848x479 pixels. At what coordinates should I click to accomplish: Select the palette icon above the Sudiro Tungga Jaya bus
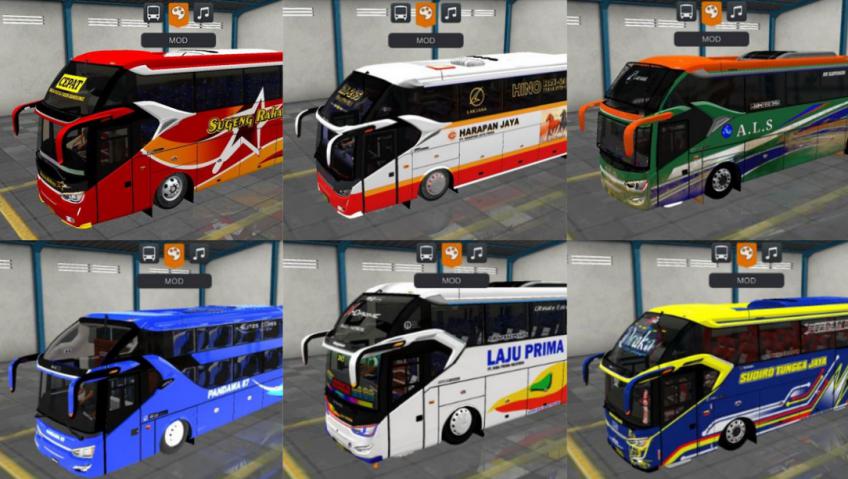coord(746,253)
